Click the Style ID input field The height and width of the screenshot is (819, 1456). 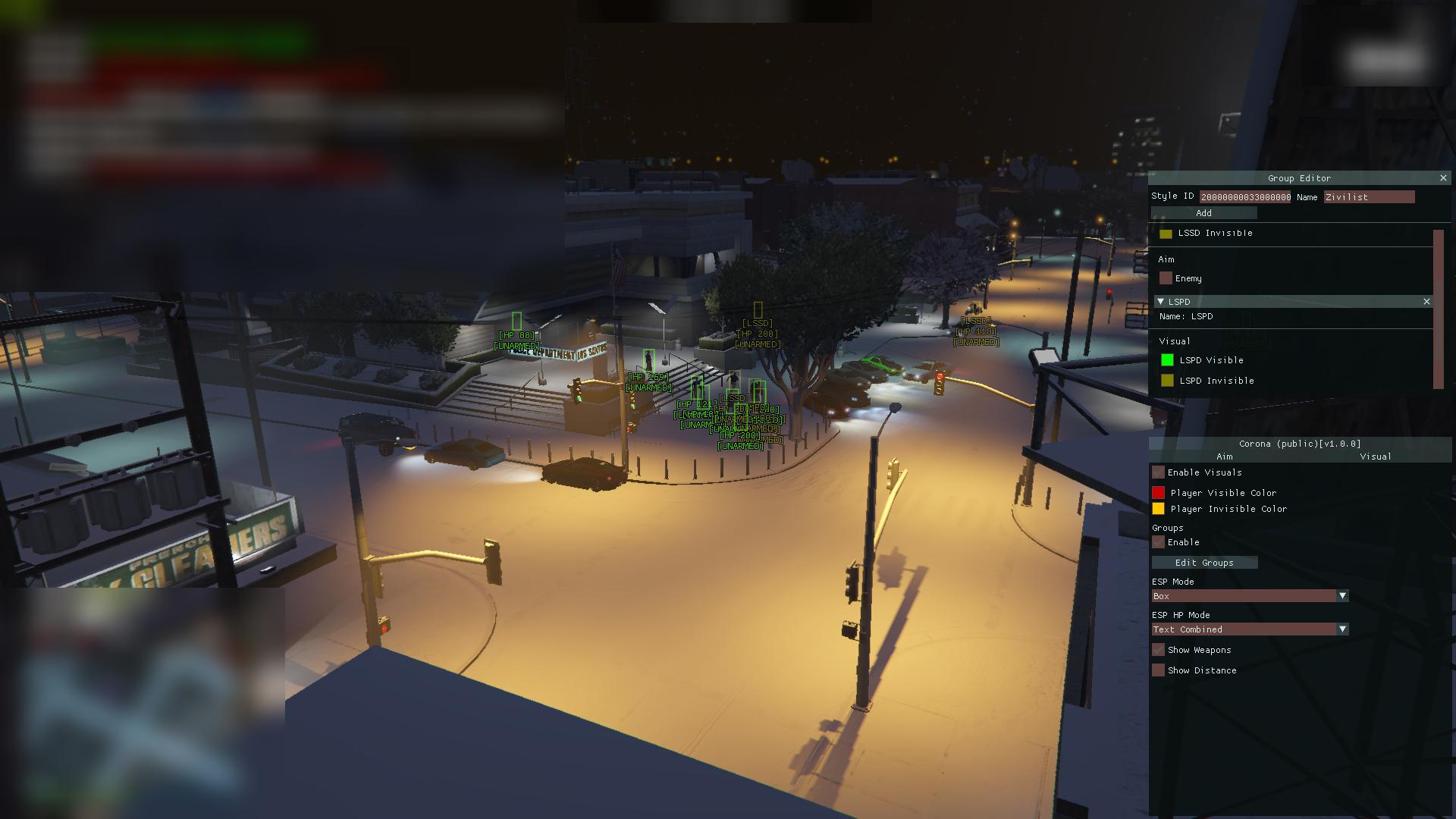click(1245, 197)
